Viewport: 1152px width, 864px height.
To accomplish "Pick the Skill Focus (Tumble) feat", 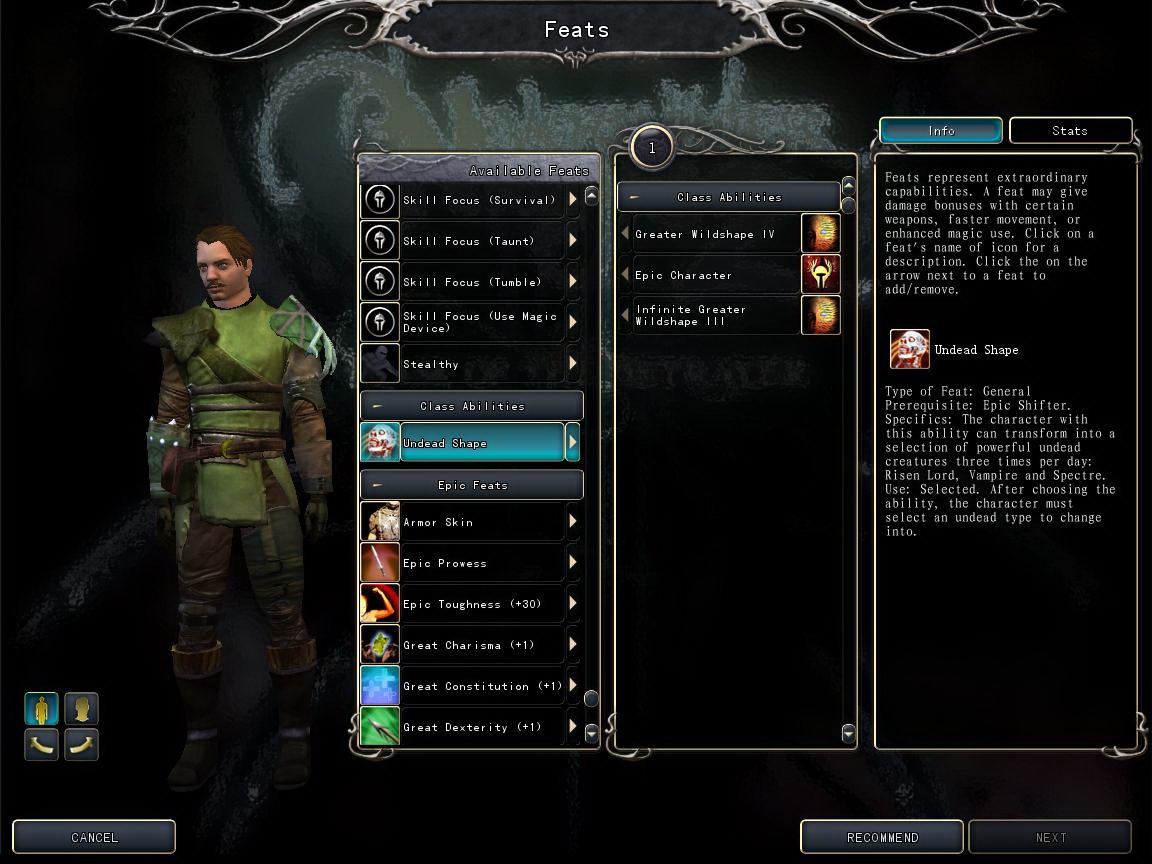I will [x=481, y=282].
